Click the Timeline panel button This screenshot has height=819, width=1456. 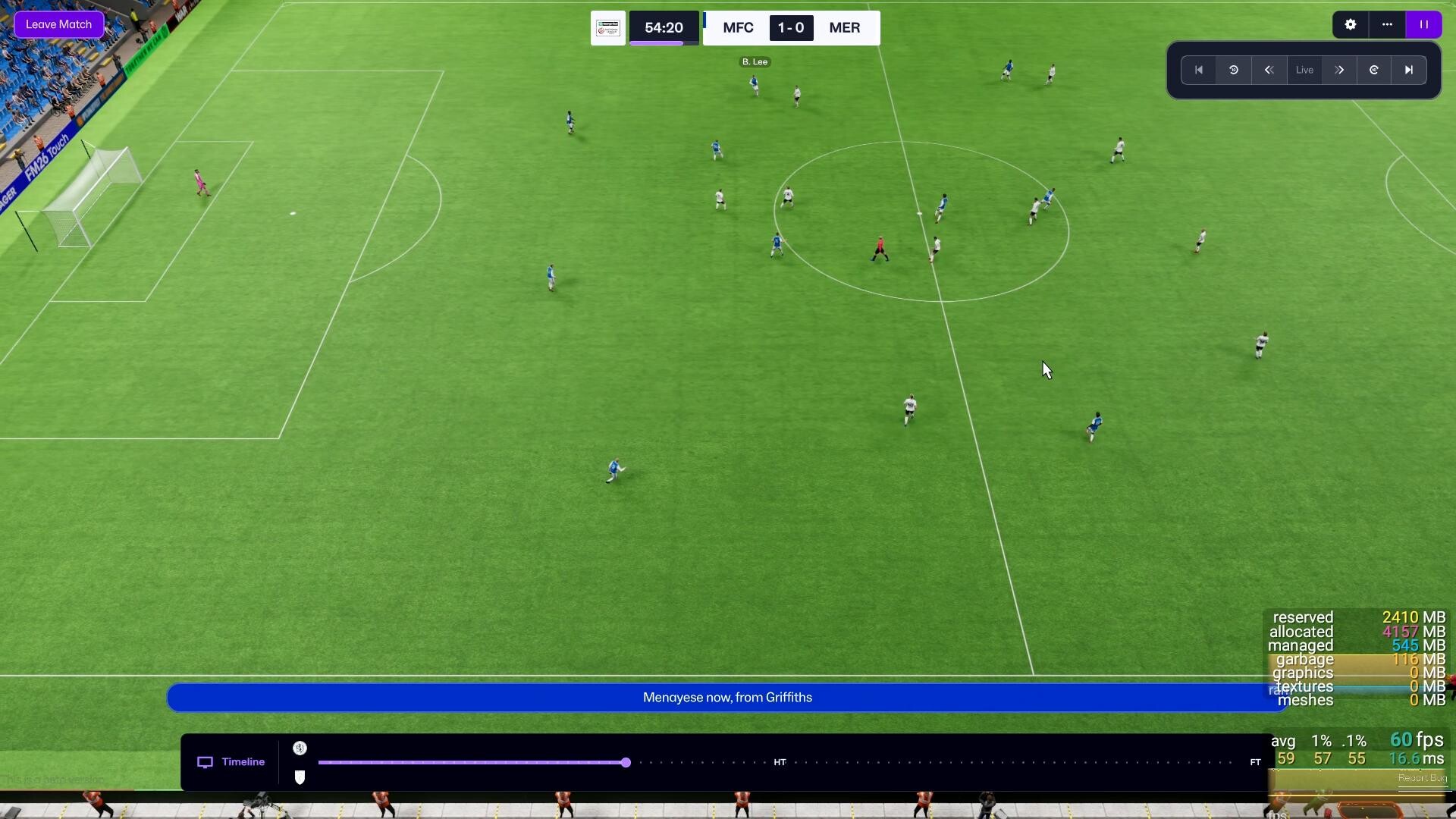point(231,762)
